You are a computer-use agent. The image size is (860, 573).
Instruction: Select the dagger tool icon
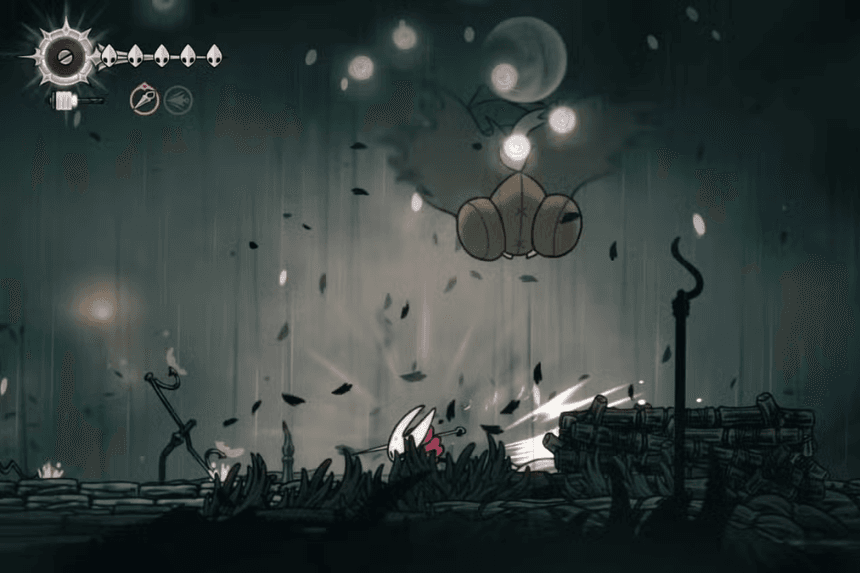145,99
